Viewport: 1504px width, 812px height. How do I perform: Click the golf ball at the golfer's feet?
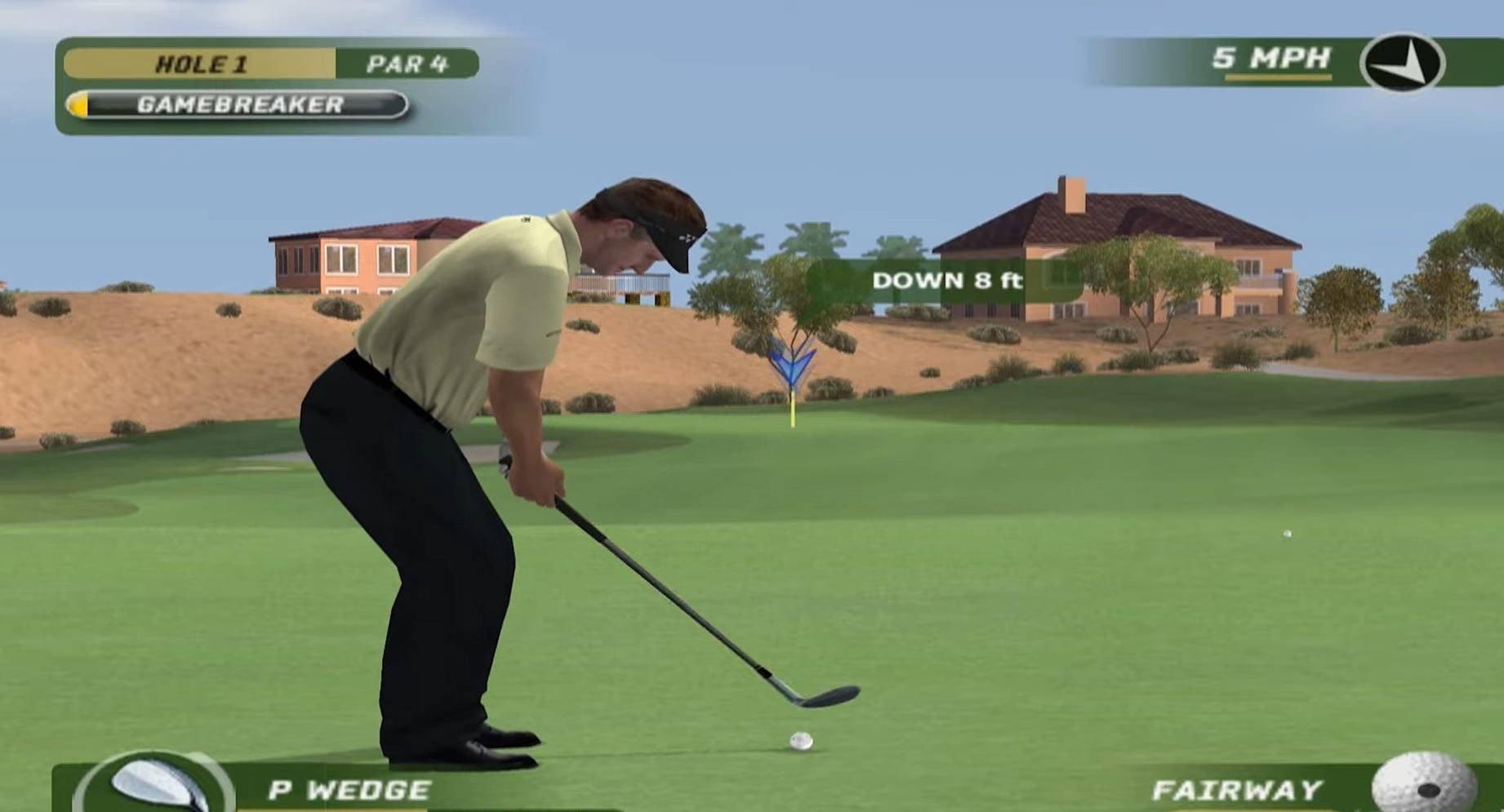click(801, 740)
